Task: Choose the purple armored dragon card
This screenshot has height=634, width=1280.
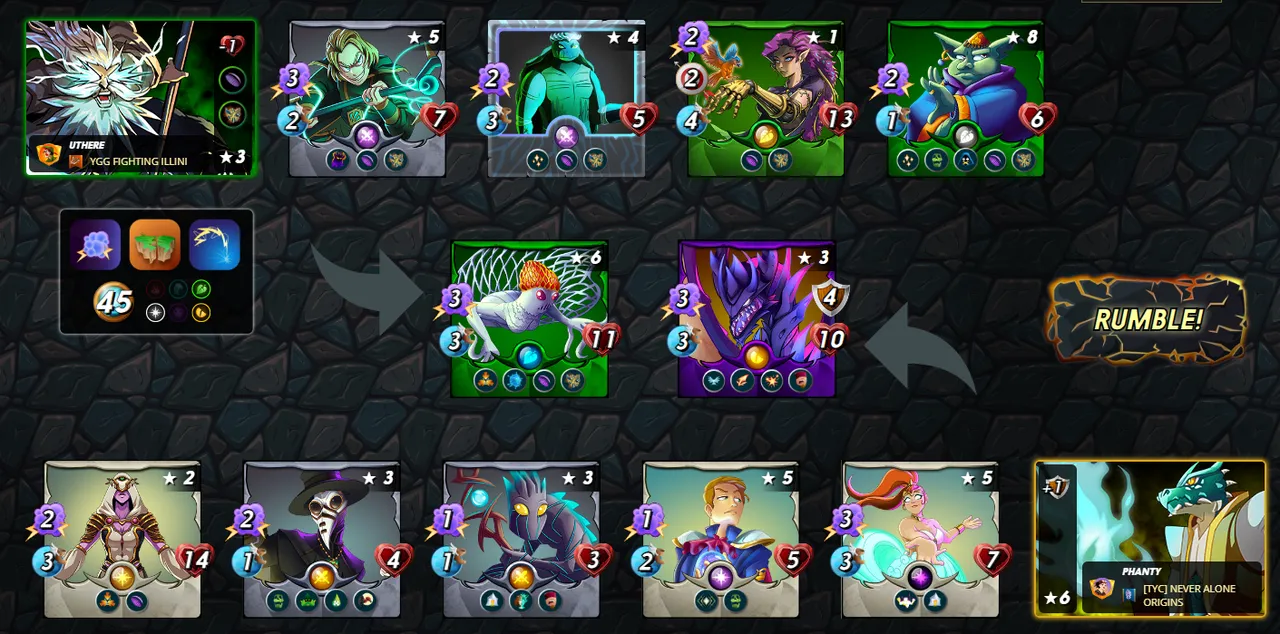Action: pos(756,318)
